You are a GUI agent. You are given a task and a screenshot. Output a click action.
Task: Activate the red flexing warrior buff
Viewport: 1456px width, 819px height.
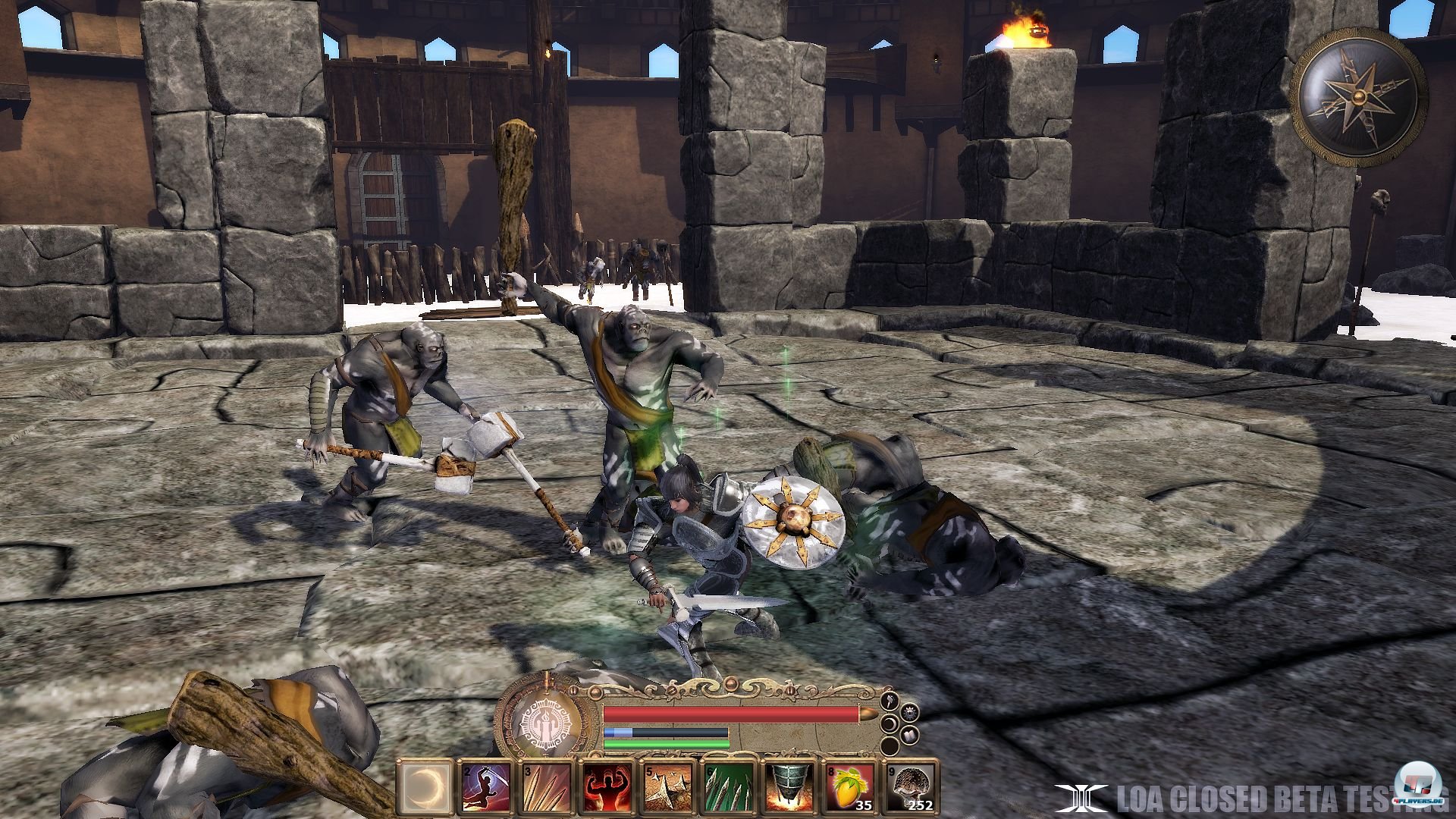(606, 786)
